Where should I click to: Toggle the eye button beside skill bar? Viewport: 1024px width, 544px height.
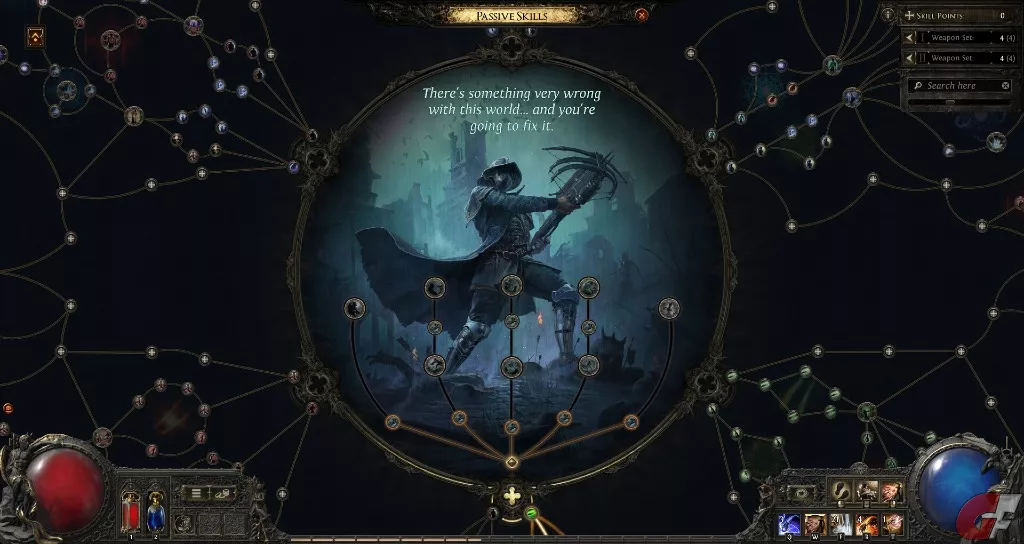(x=802, y=493)
